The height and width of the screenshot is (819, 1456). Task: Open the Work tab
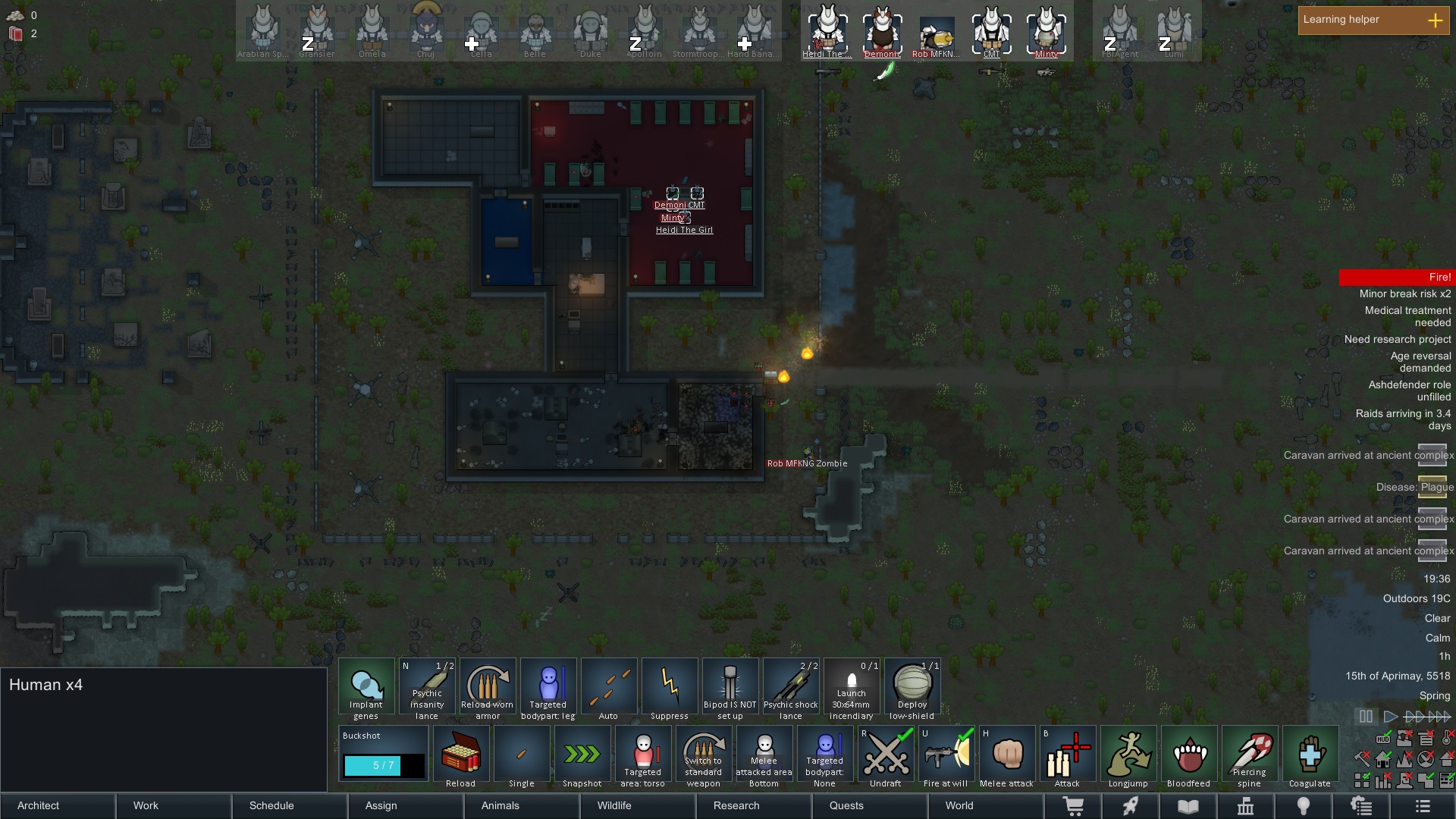click(174, 805)
